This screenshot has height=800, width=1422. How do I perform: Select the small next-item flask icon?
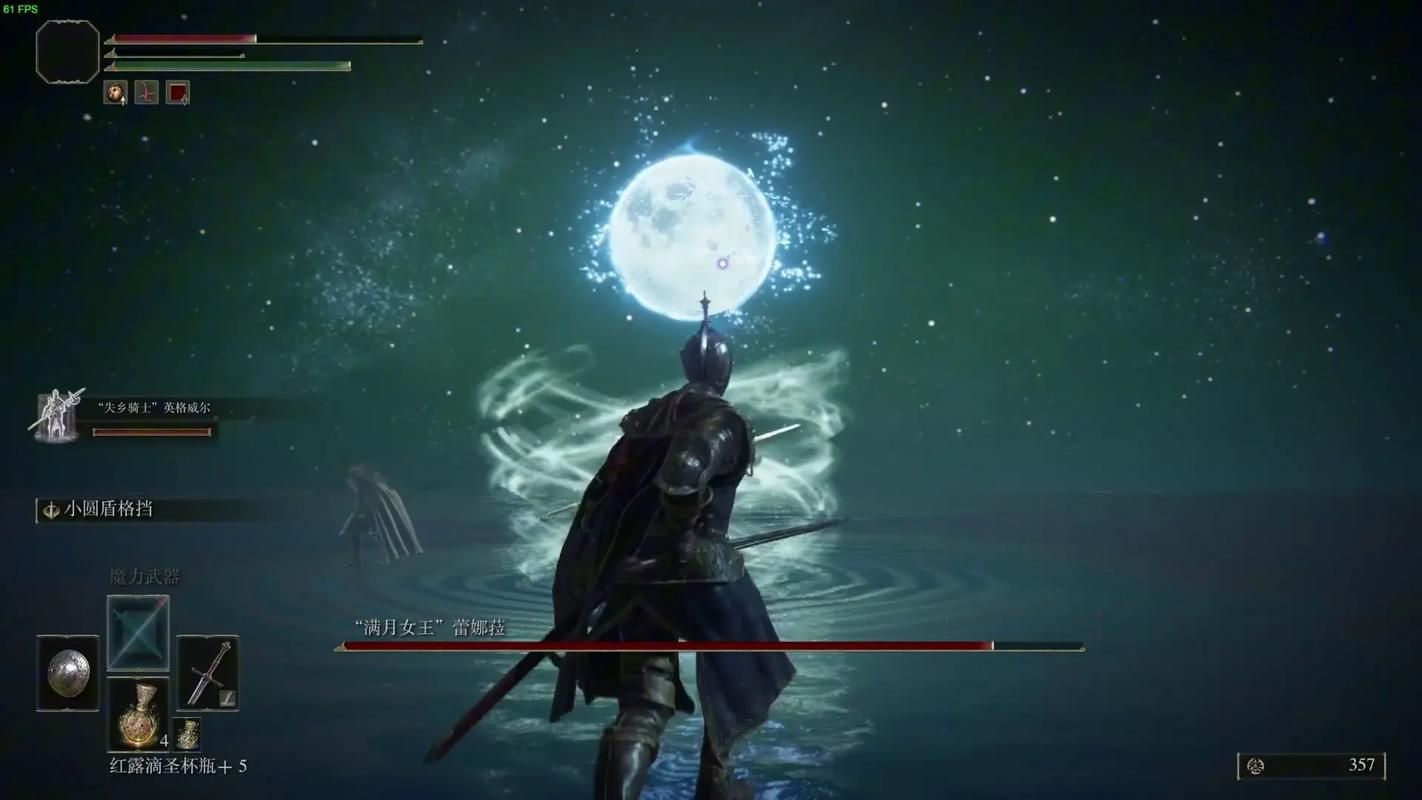pos(187,735)
